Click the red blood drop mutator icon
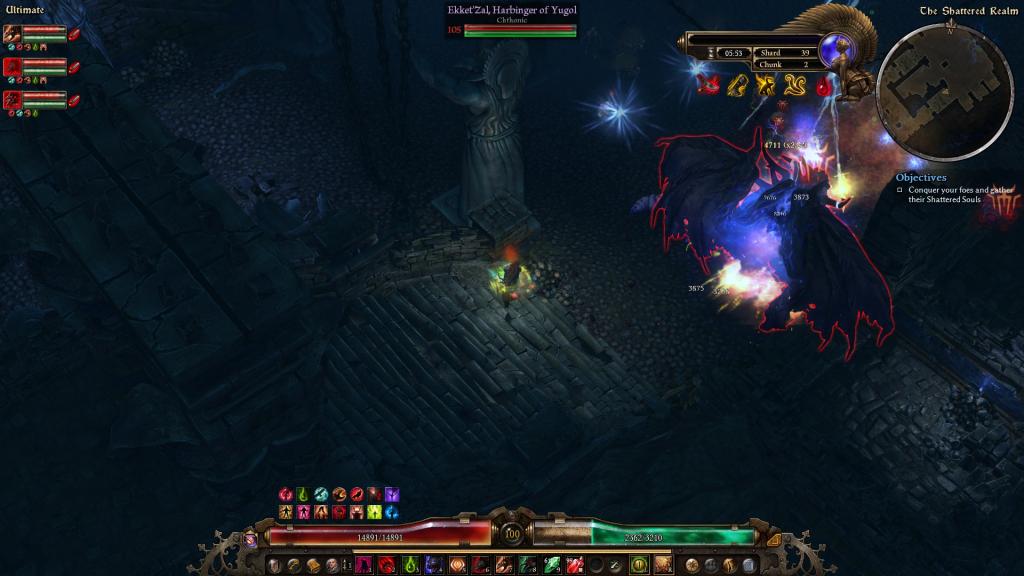1024x576 pixels. pyautogui.click(x=823, y=86)
